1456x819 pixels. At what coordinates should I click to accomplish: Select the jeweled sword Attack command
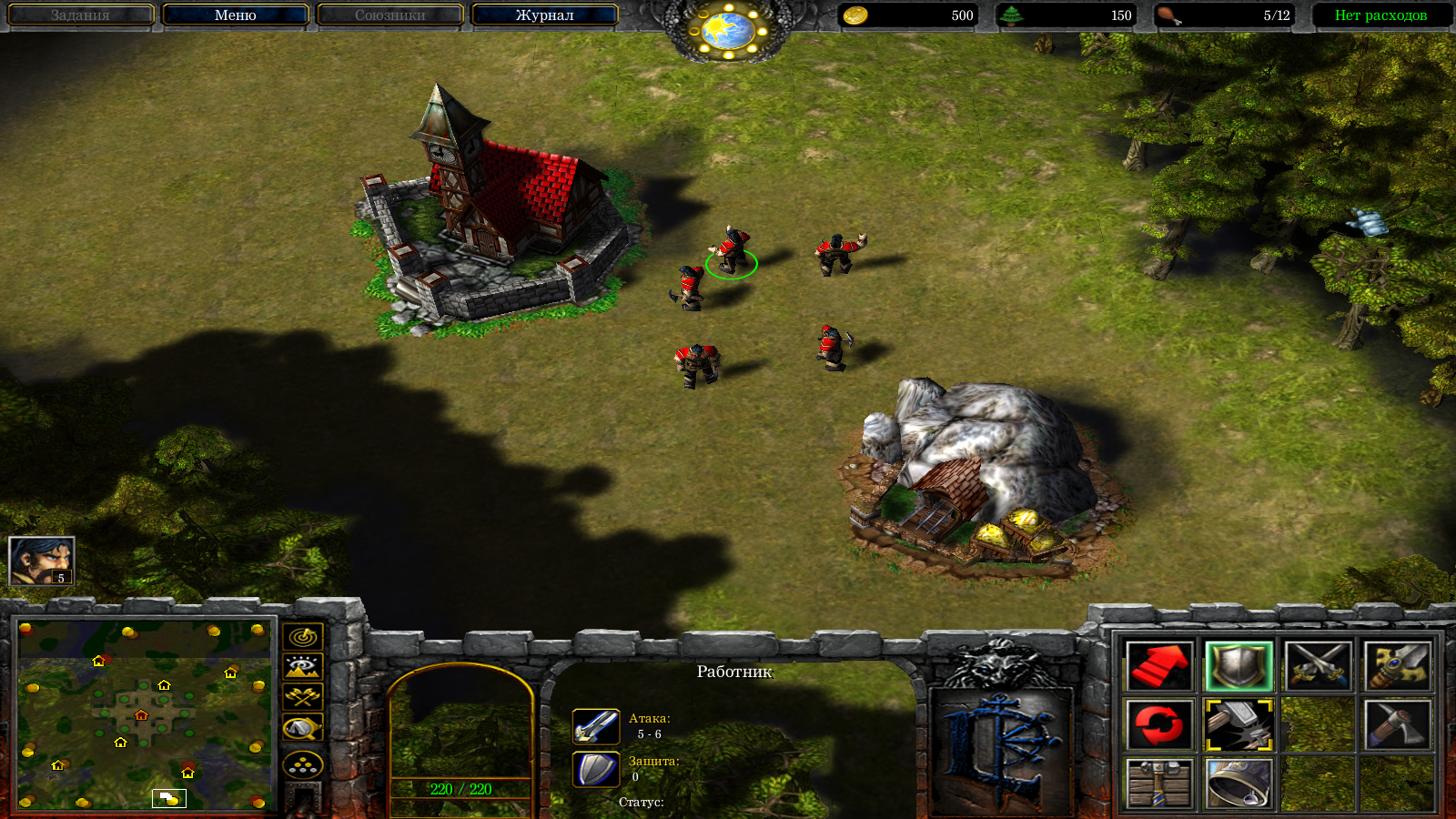pos(1397,666)
